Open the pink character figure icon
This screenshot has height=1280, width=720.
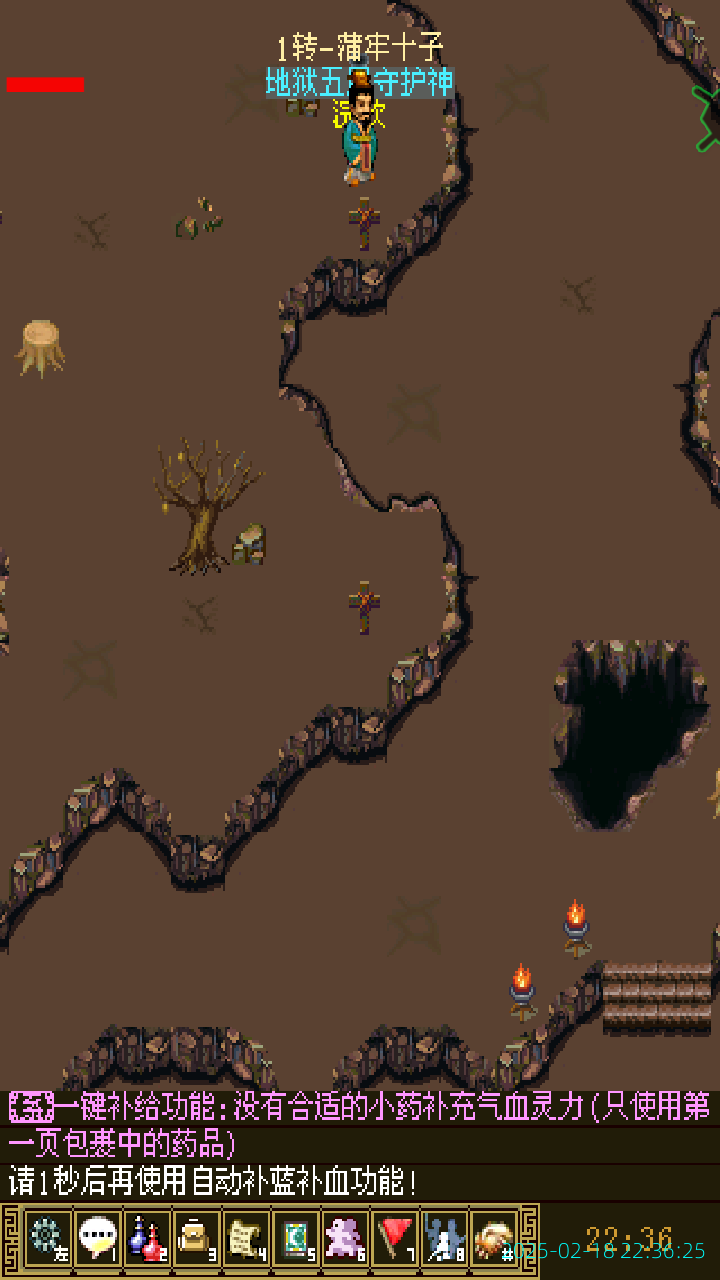pos(345,1237)
